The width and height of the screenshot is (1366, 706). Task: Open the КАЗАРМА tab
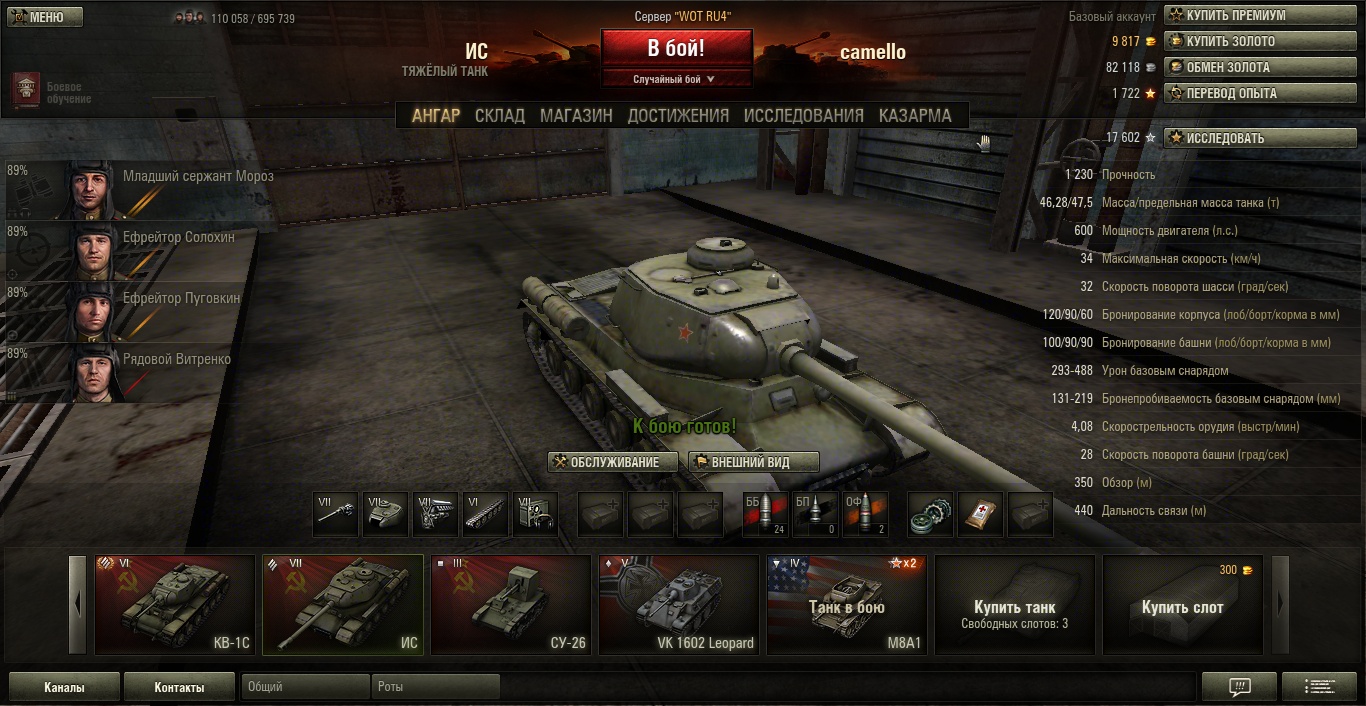915,115
